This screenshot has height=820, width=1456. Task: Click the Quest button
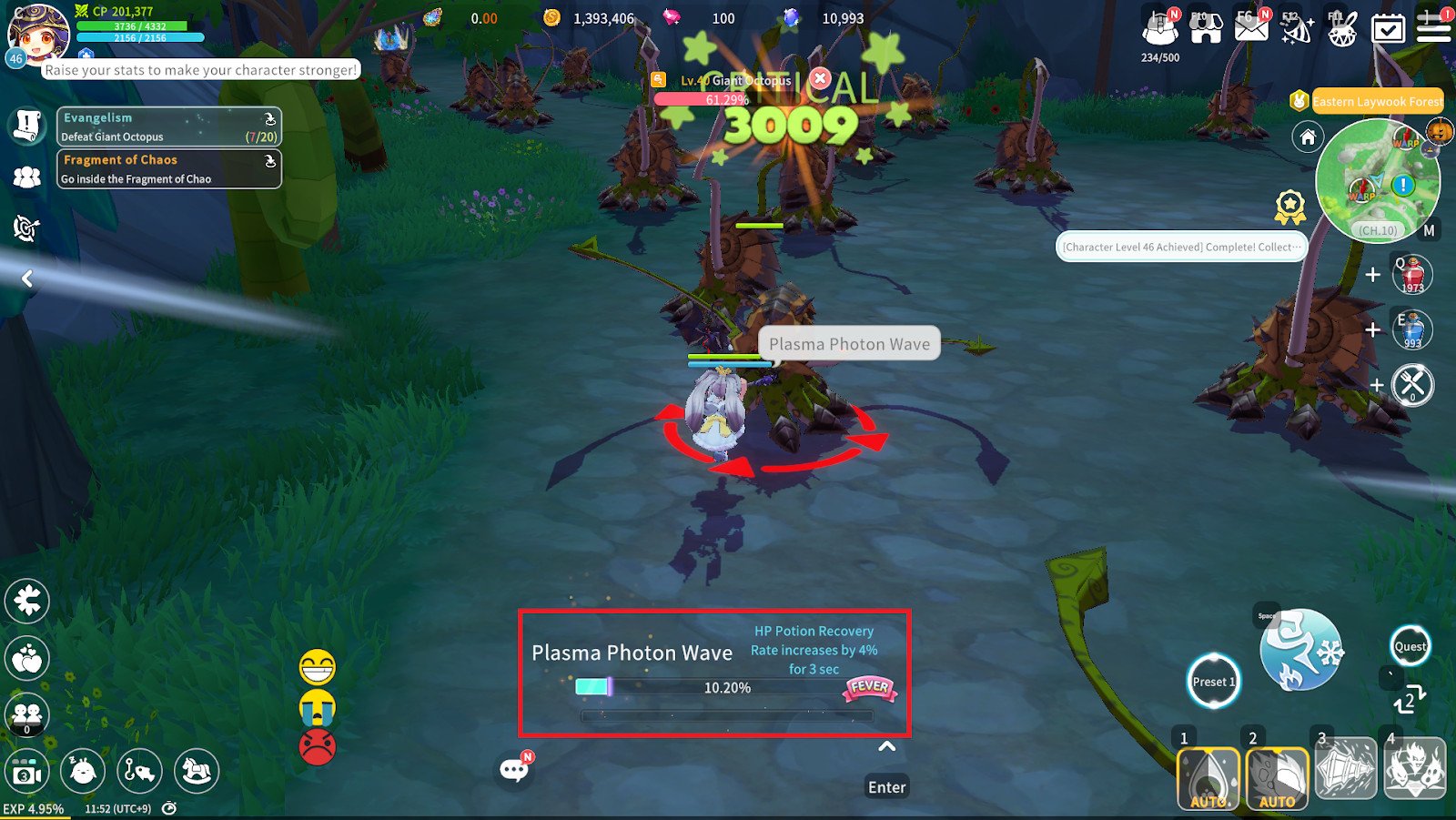(x=1410, y=647)
